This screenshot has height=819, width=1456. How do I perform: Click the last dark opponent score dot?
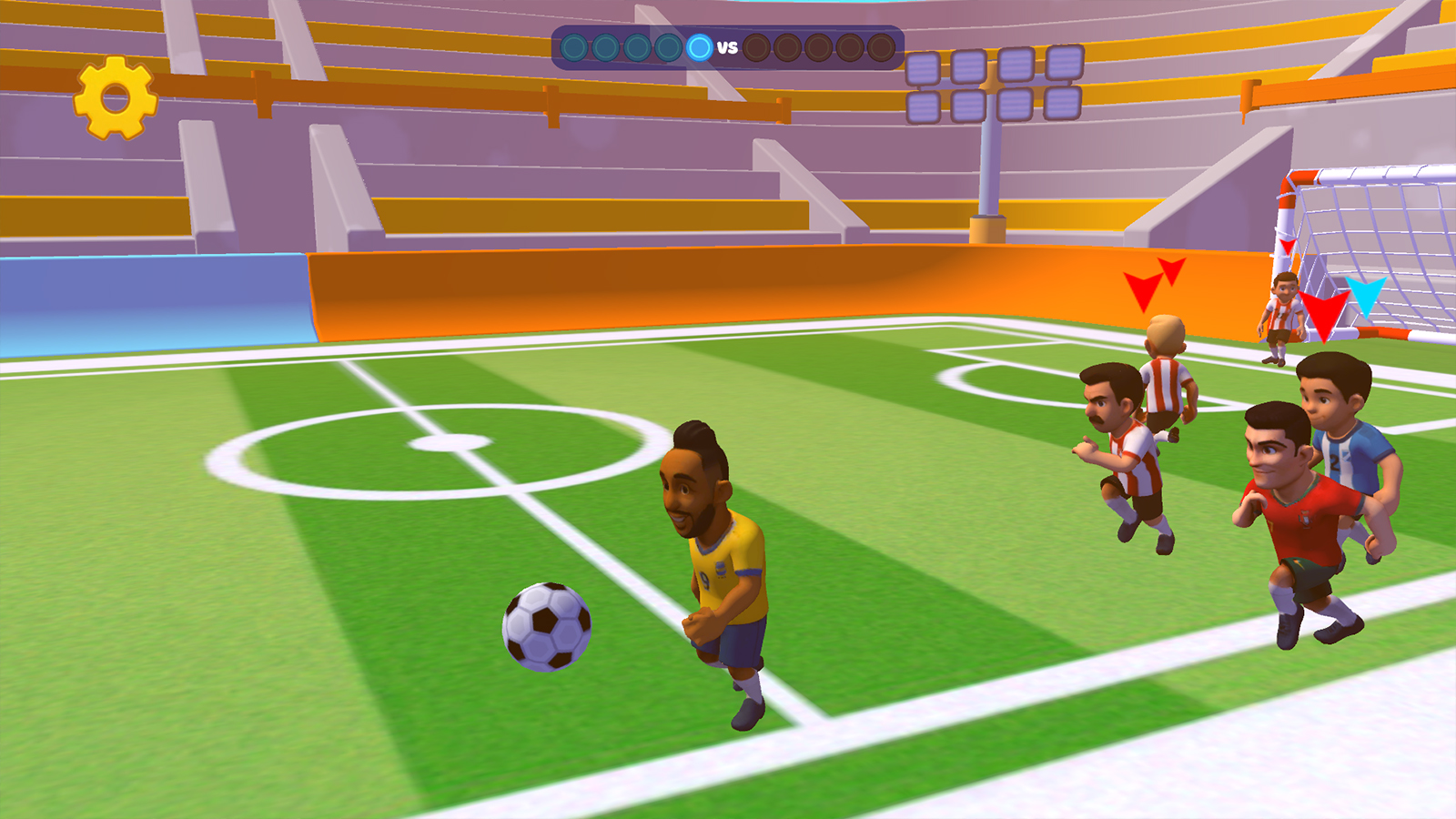[x=880, y=46]
